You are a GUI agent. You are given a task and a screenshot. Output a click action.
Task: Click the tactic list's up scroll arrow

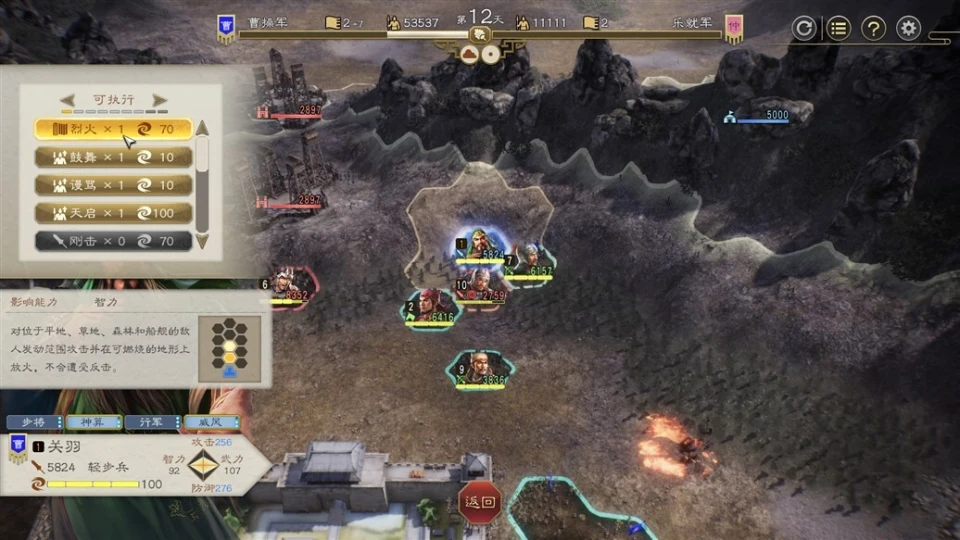(x=202, y=127)
